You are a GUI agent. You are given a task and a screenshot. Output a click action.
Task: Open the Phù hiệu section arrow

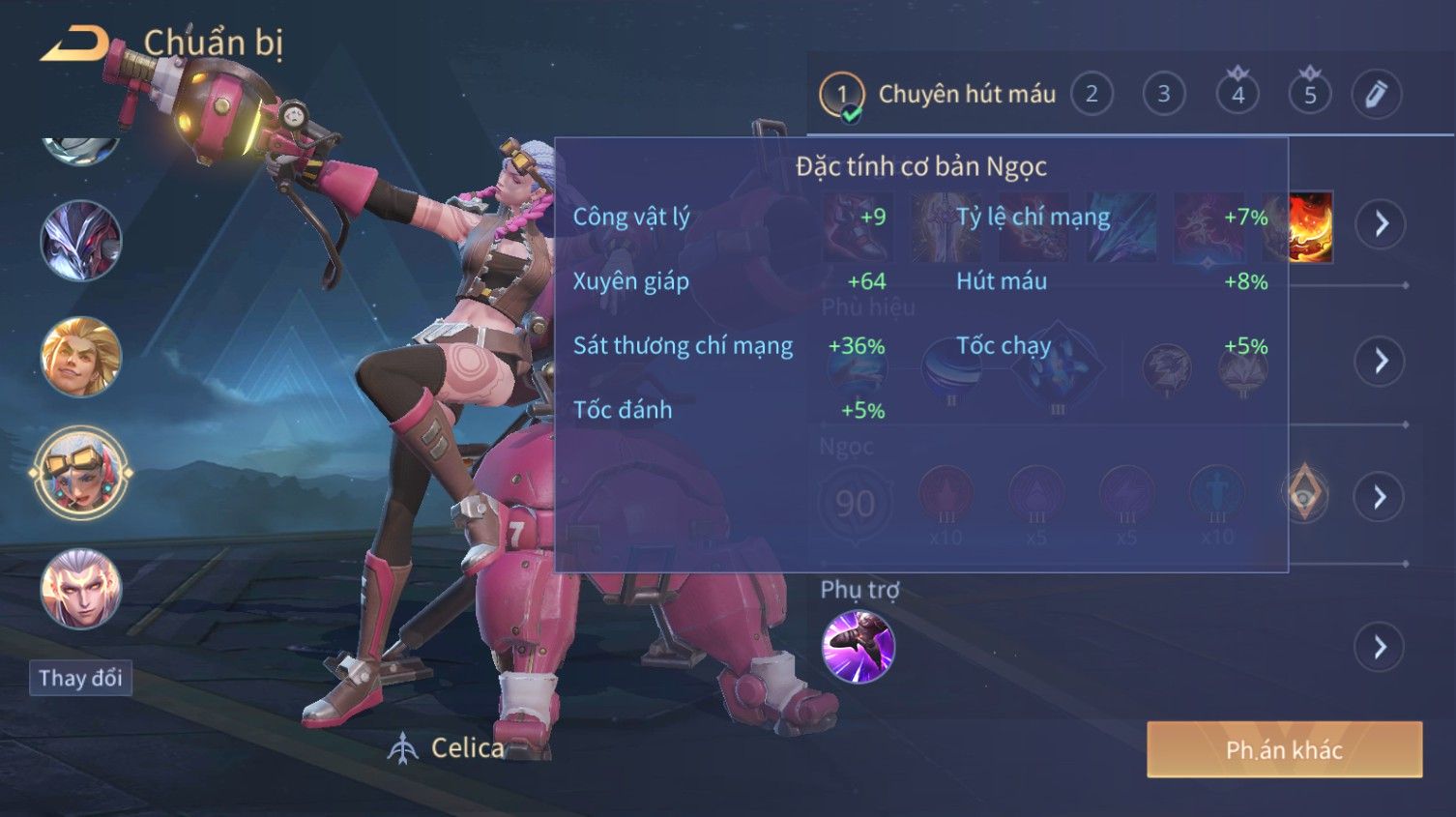pyautogui.click(x=1380, y=362)
